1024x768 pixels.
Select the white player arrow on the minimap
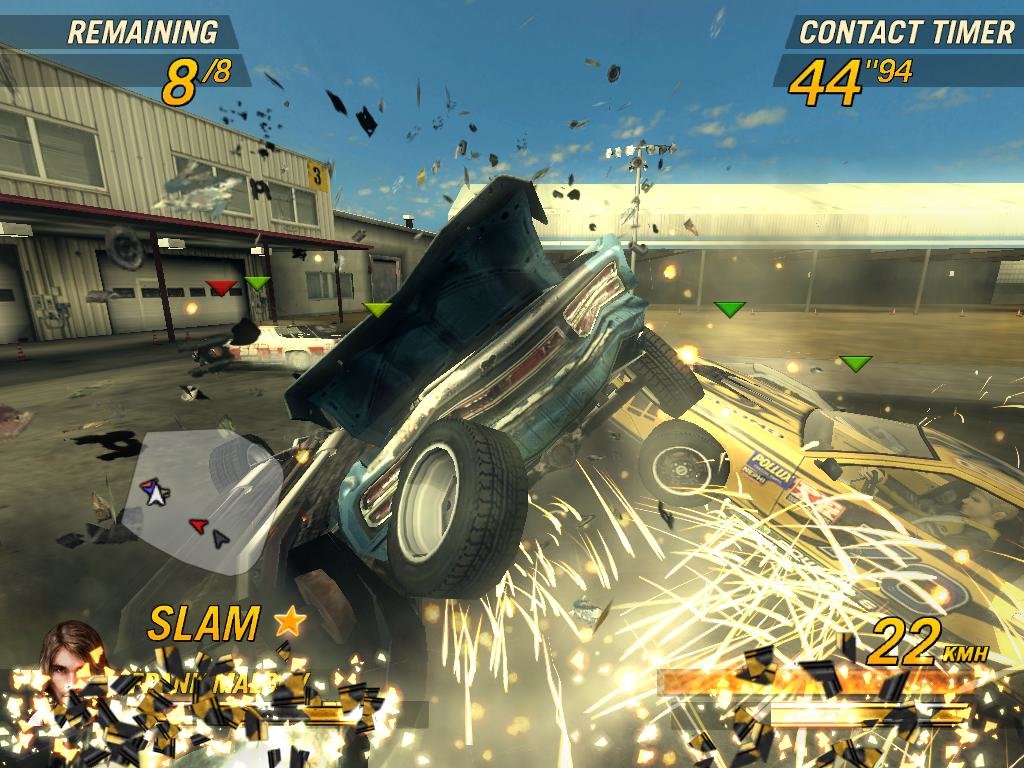155,493
